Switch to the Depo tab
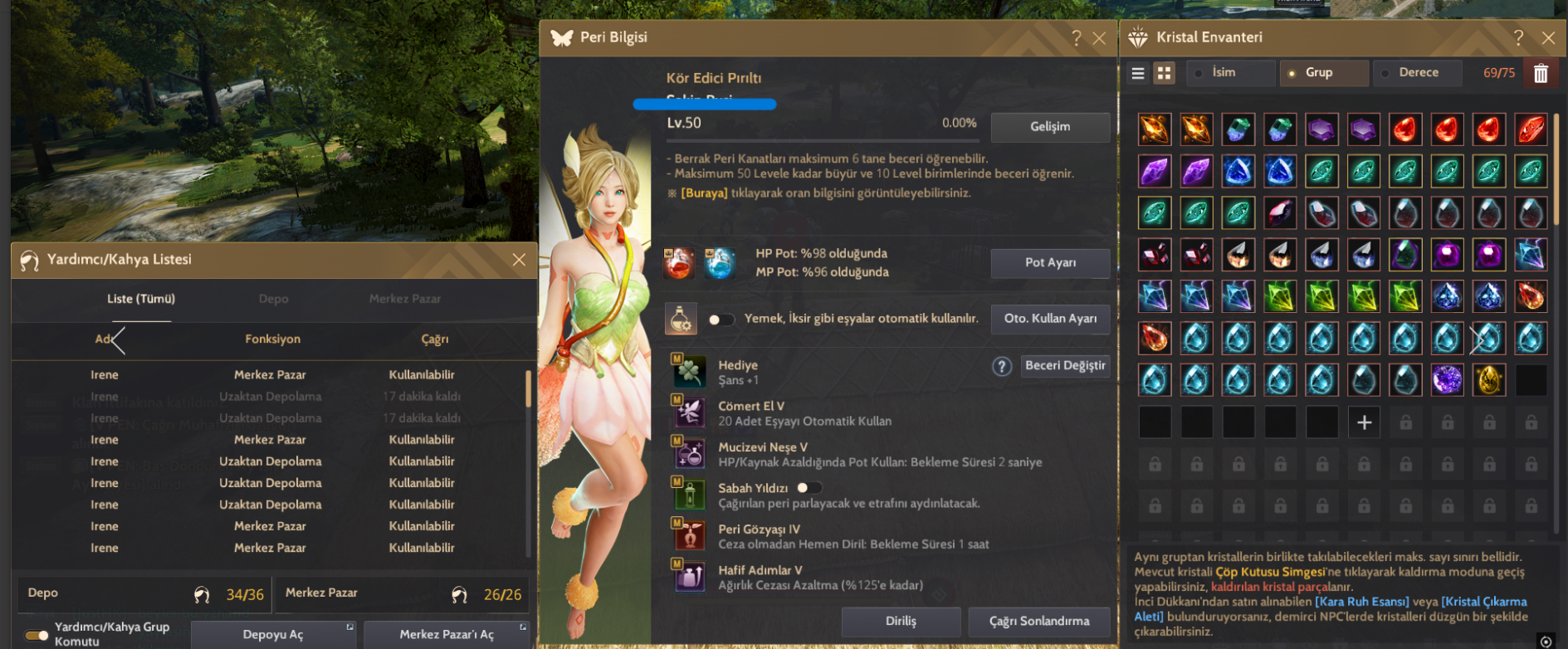 (x=273, y=299)
